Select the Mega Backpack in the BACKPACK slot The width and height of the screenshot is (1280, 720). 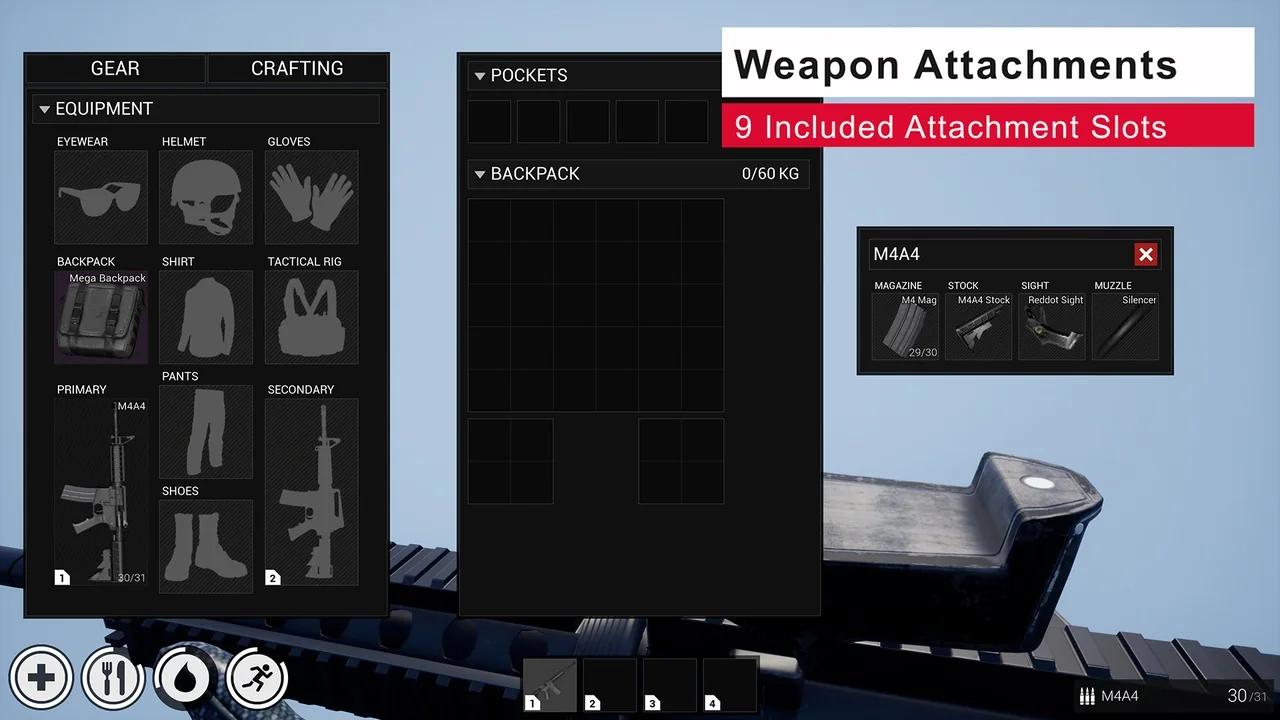(100, 317)
